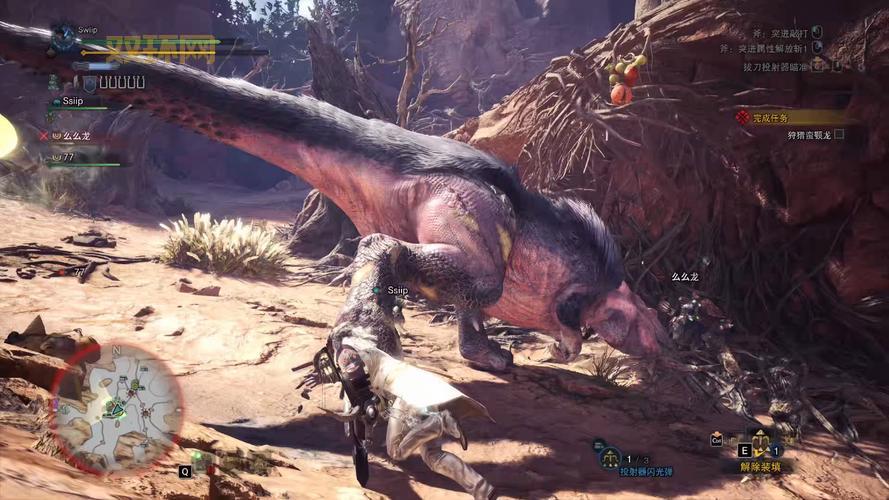Select party member 77 in the list

68,157
